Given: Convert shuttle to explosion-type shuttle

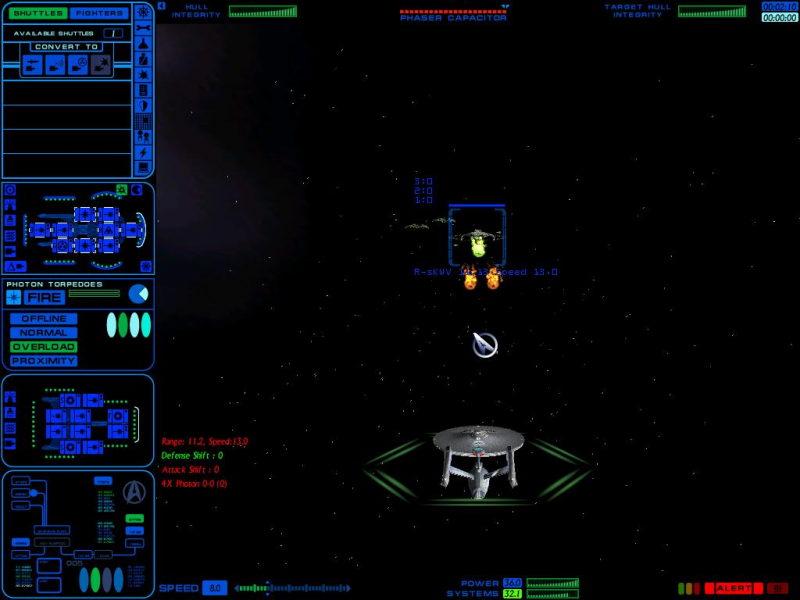Looking at the screenshot, I should click(101, 65).
